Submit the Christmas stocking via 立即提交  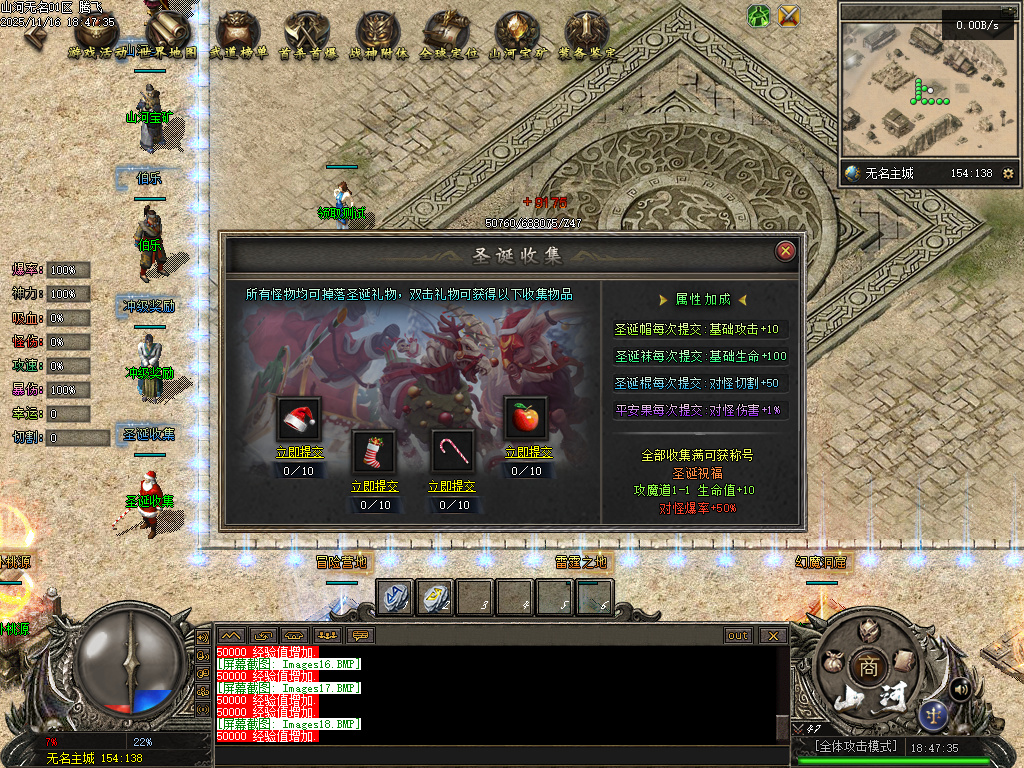click(374, 486)
